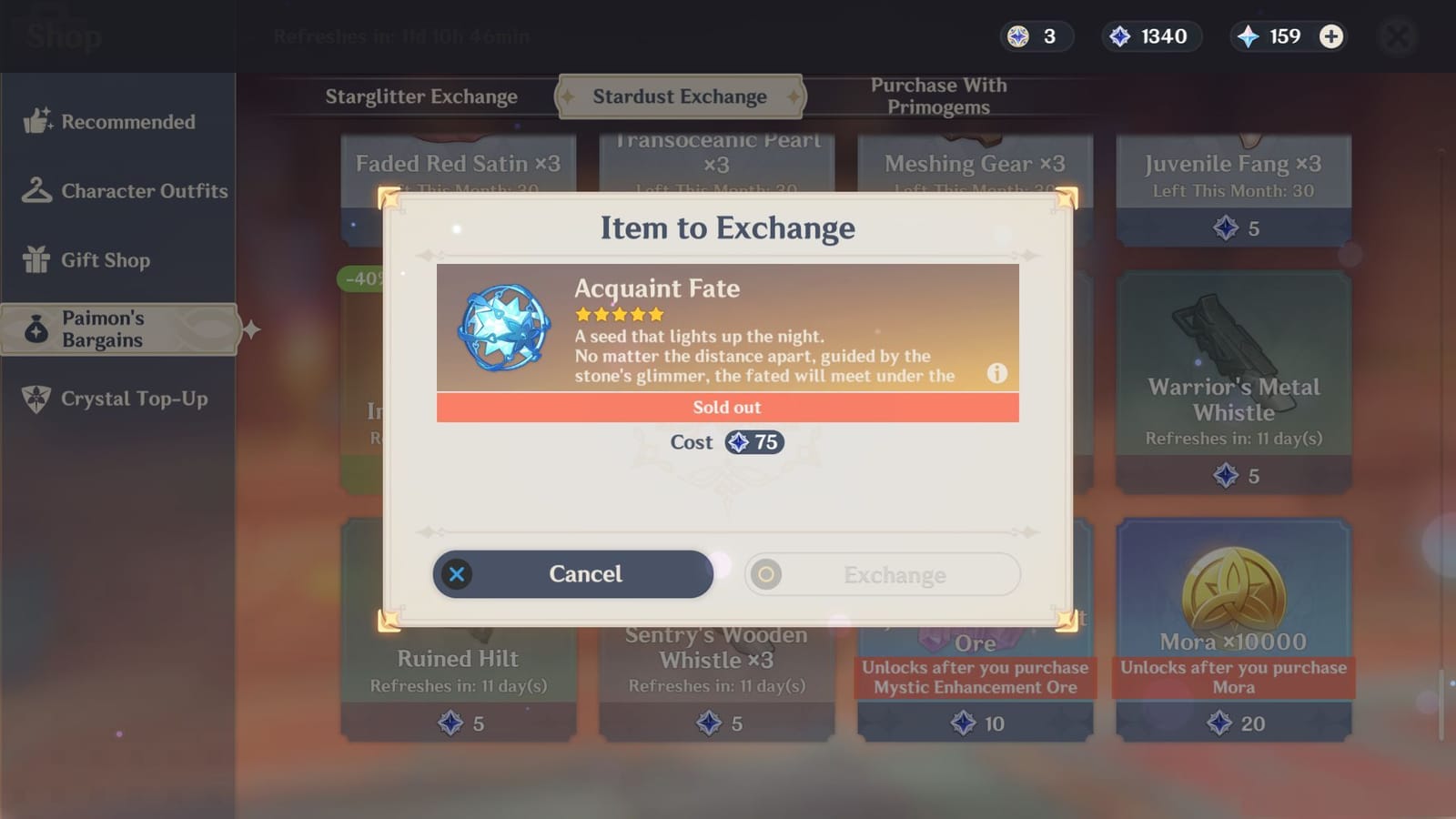Click the plus to top up Genshin Crystals
This screenshot has width=1456, height=819.
1331,36
